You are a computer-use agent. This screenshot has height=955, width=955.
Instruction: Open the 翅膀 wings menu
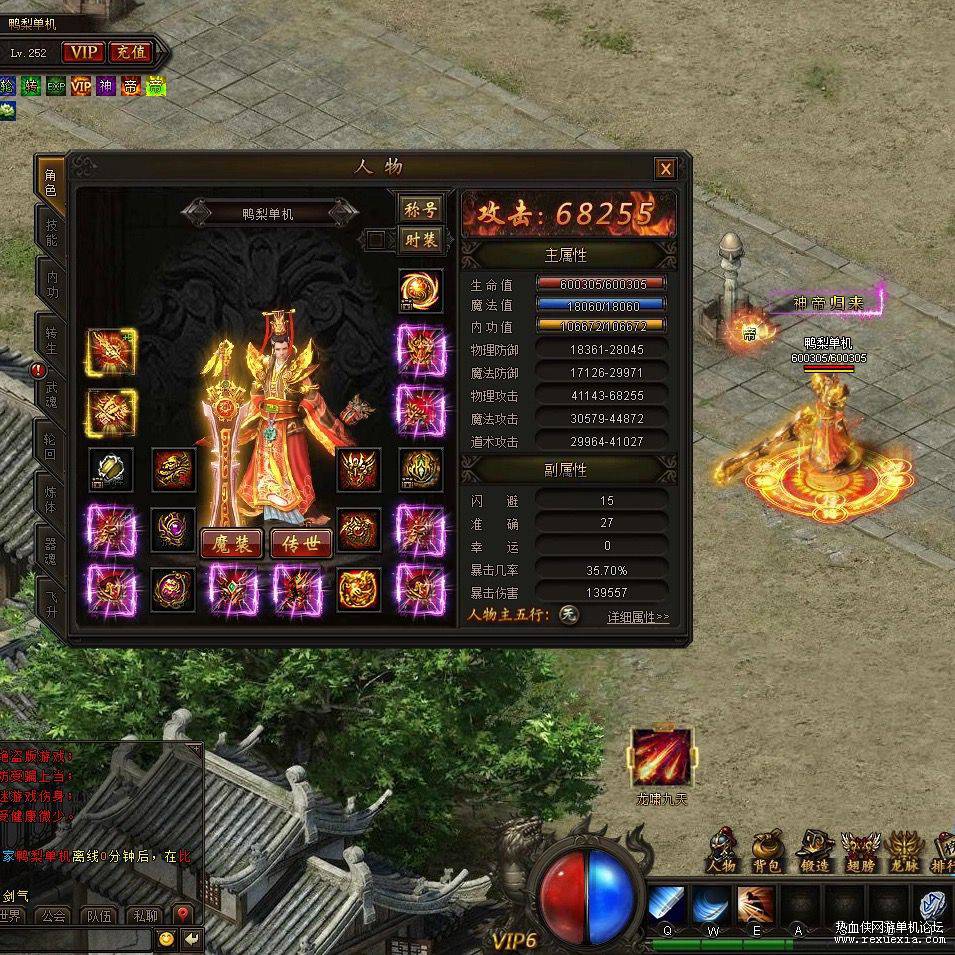pyautogui.click(x=860, y=850)
